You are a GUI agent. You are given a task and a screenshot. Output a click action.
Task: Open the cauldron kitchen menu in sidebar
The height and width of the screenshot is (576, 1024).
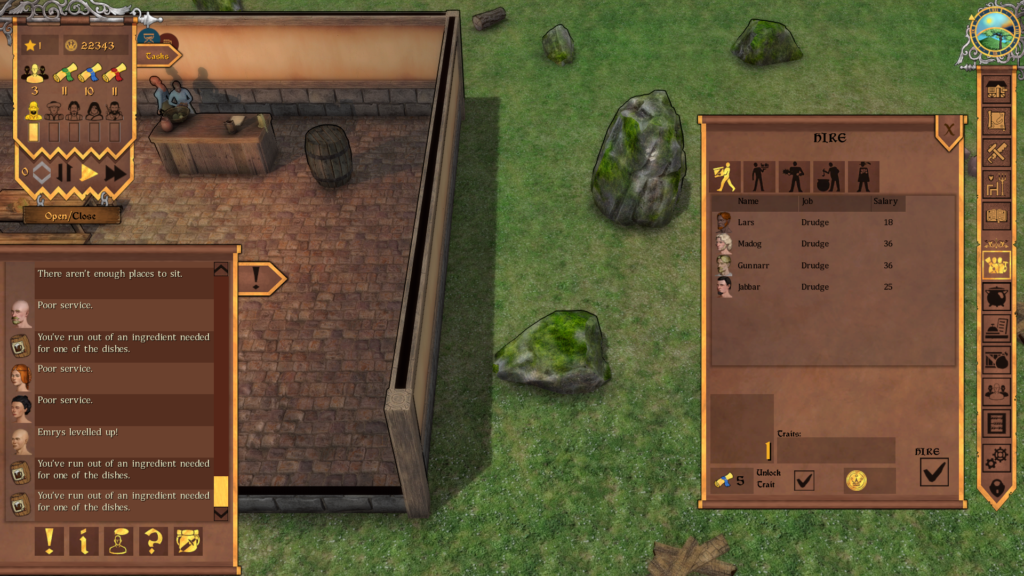pos(996,297)
